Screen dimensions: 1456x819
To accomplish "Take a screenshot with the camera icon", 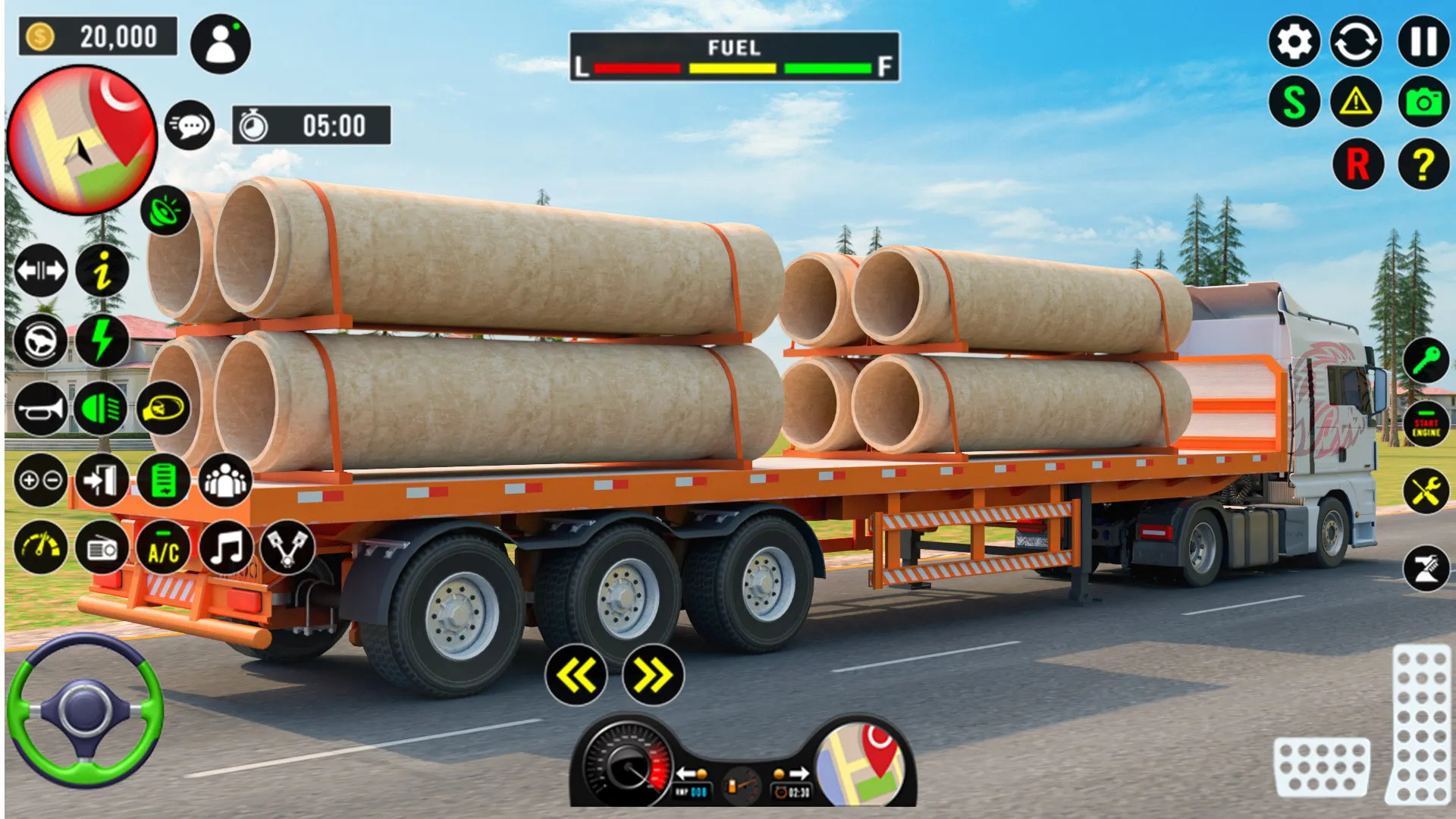I will tap(1423, 101).
